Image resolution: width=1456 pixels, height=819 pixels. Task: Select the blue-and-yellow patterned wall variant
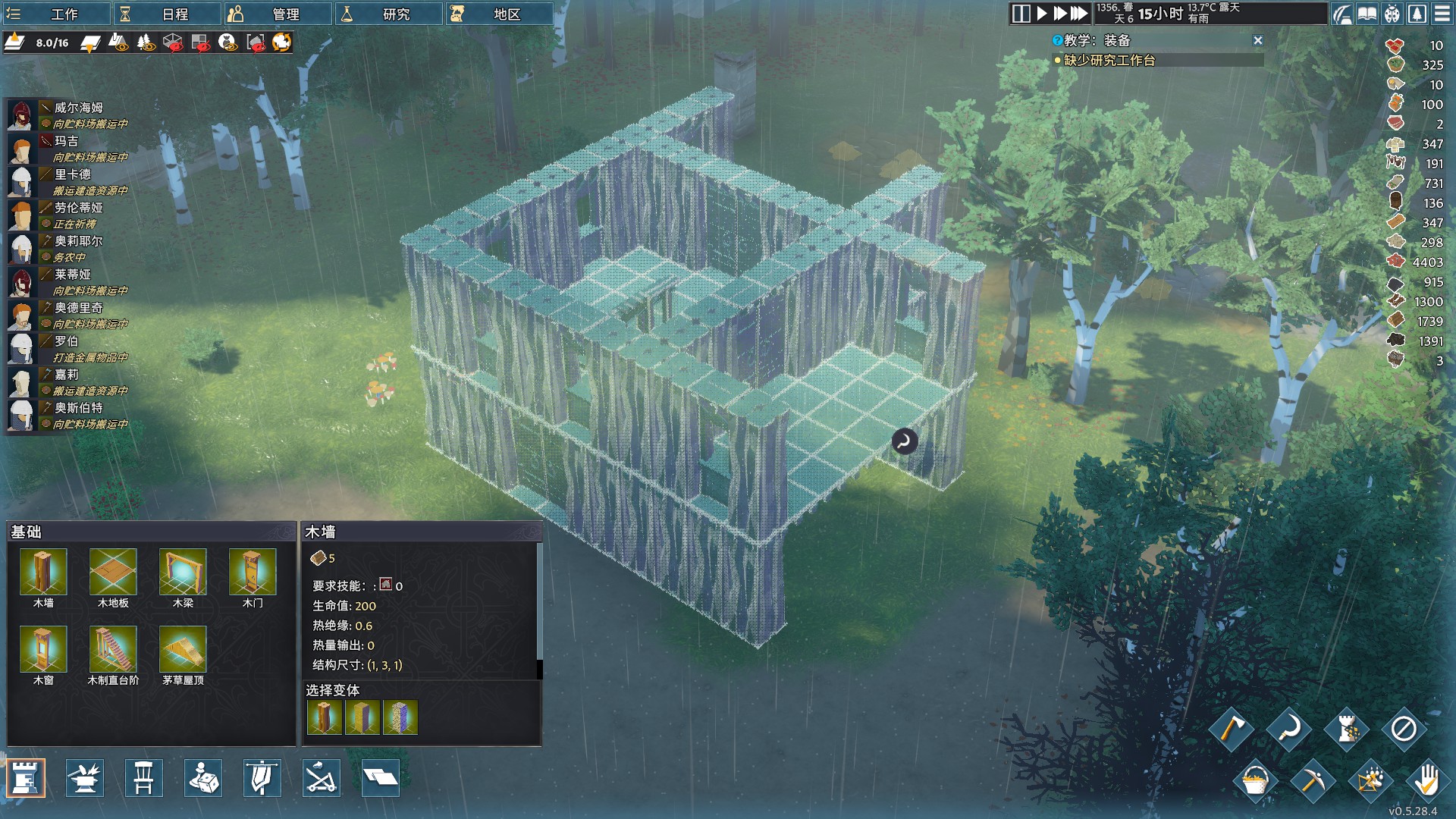click(x=400, y=717)
